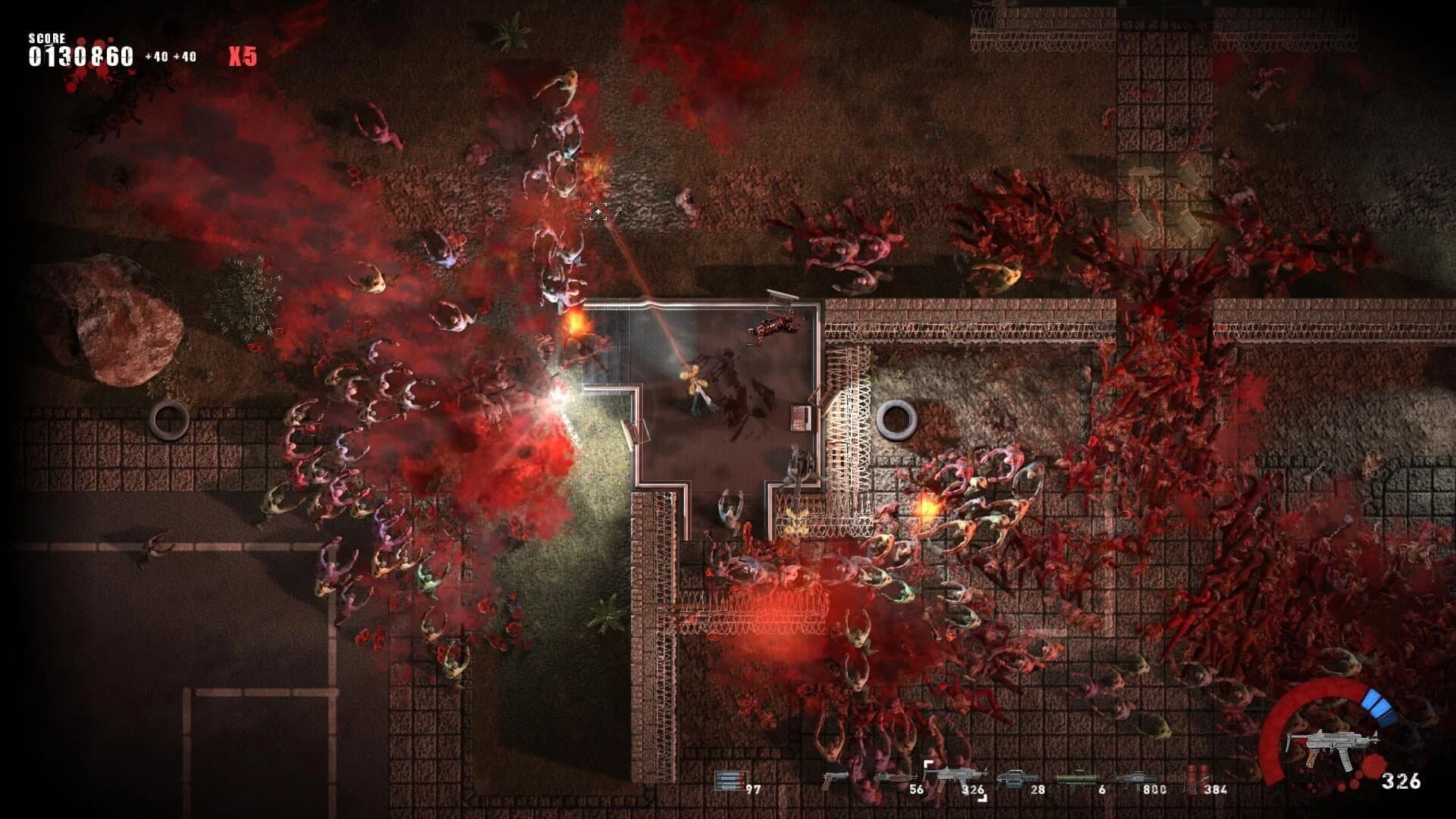The height and width of the screenshot is (819, 1456).
Task: Click the crosshair reticle on the battlefield
Action: click(598, 213)
